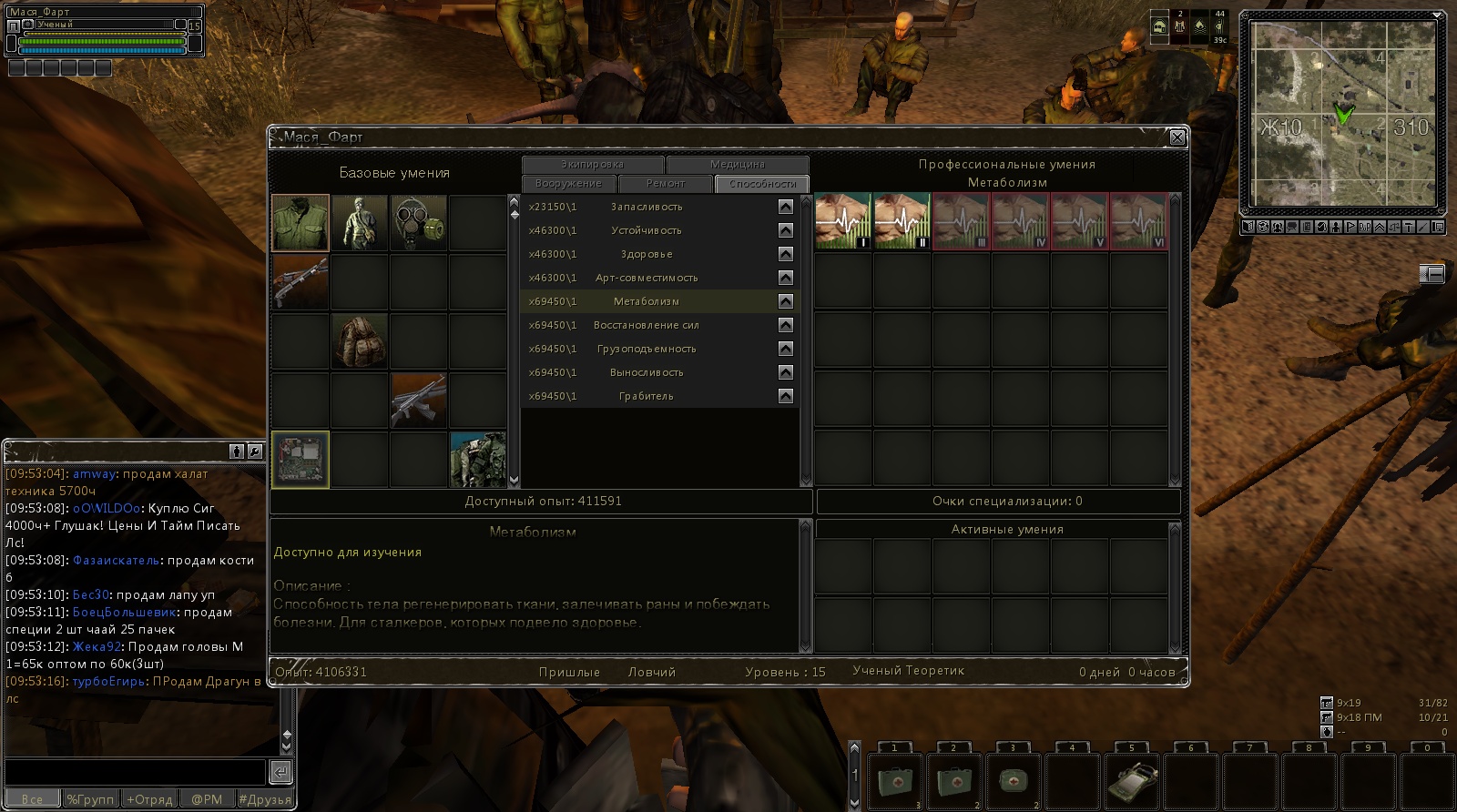Choose the Арт-совместимость ability row

point(647,278)
